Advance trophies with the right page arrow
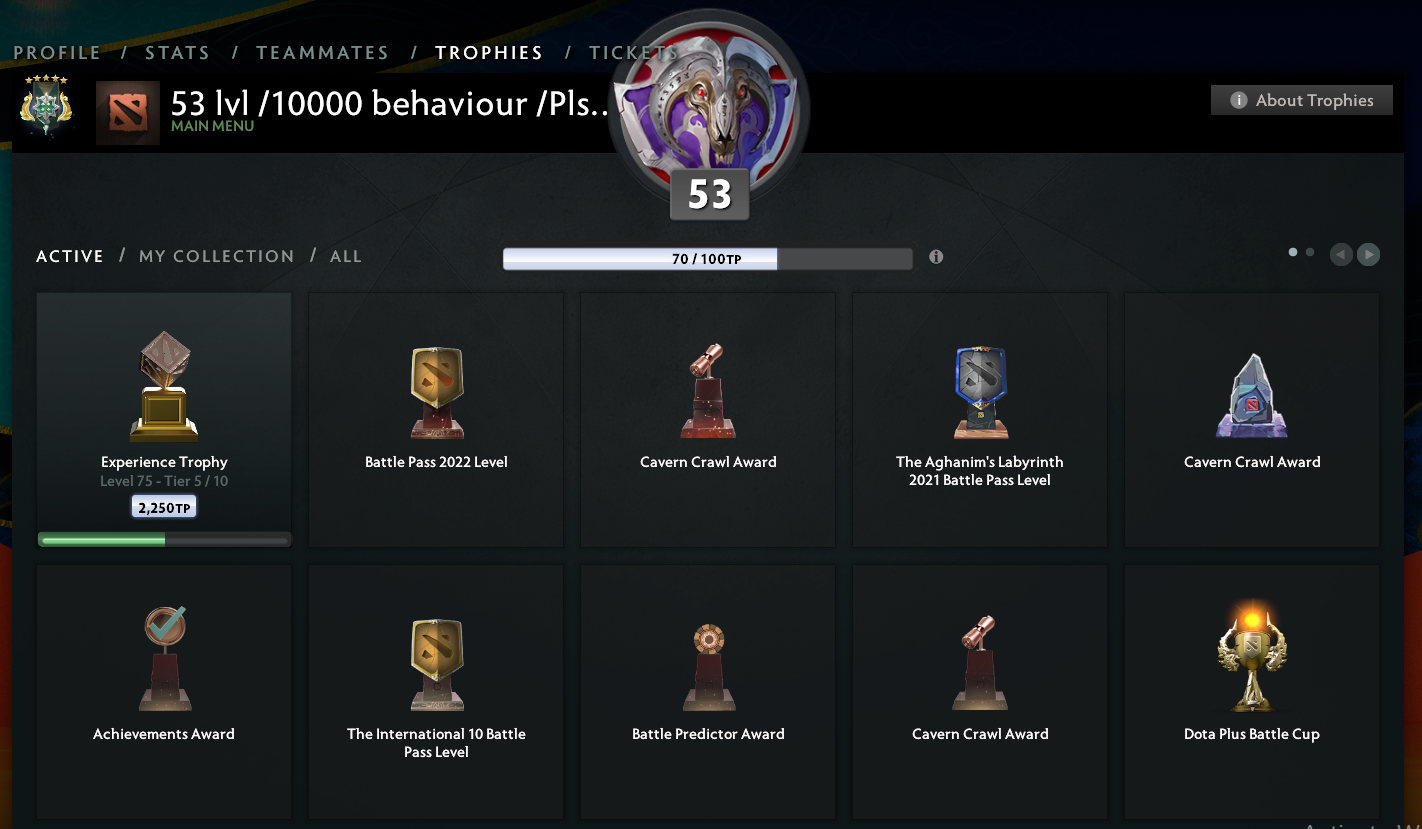The height and width of the screenshot is (829, 1422). pyautogui.click(x=1368, y=254)
